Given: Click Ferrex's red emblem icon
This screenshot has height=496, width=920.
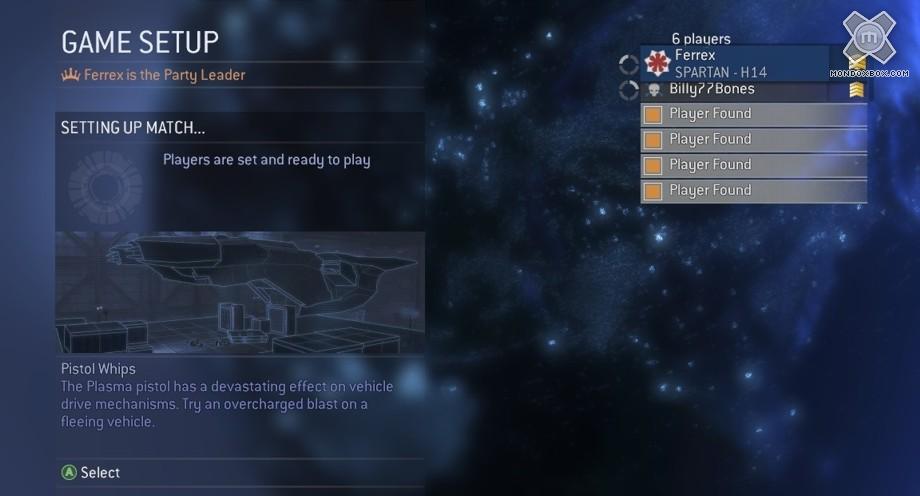Looking at the screenshot, I should point(657,63).
